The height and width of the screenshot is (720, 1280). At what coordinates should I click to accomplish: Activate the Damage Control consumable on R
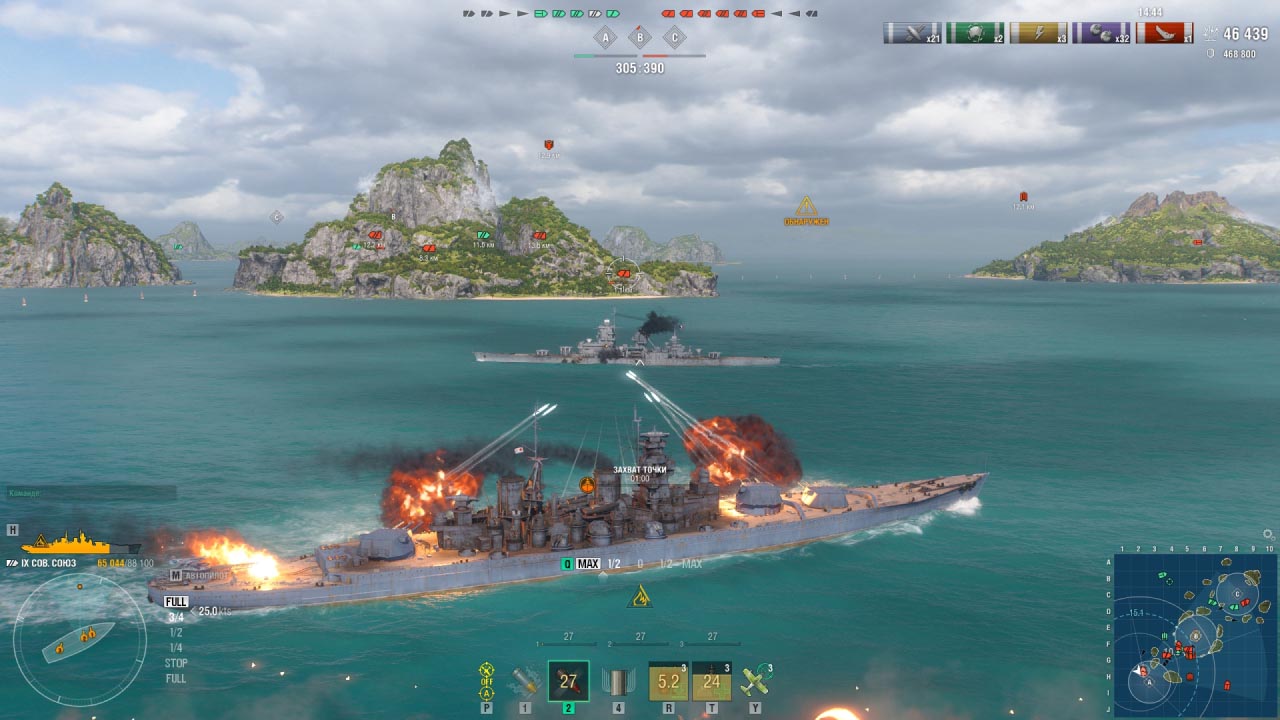click(668, 682)
